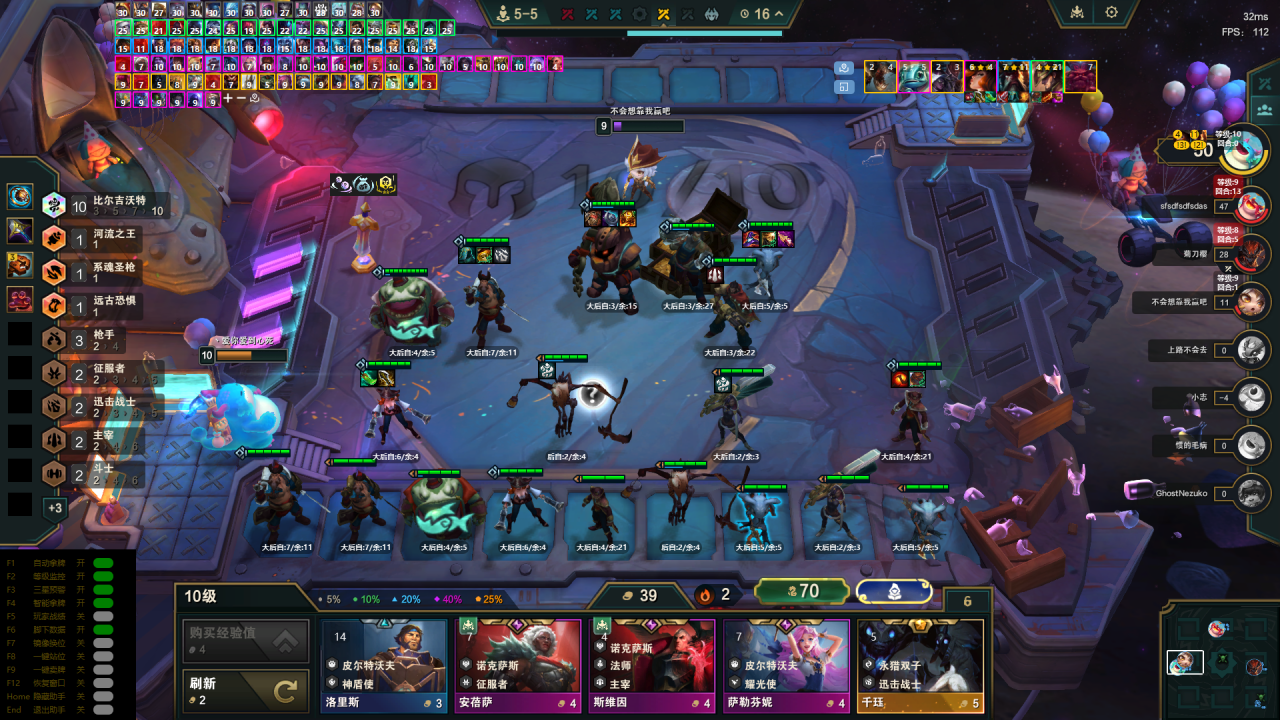Screen dimensions: 1280x720
Task: Toggle the F1 自动拿牌 assistant switch
Action: 103,562
